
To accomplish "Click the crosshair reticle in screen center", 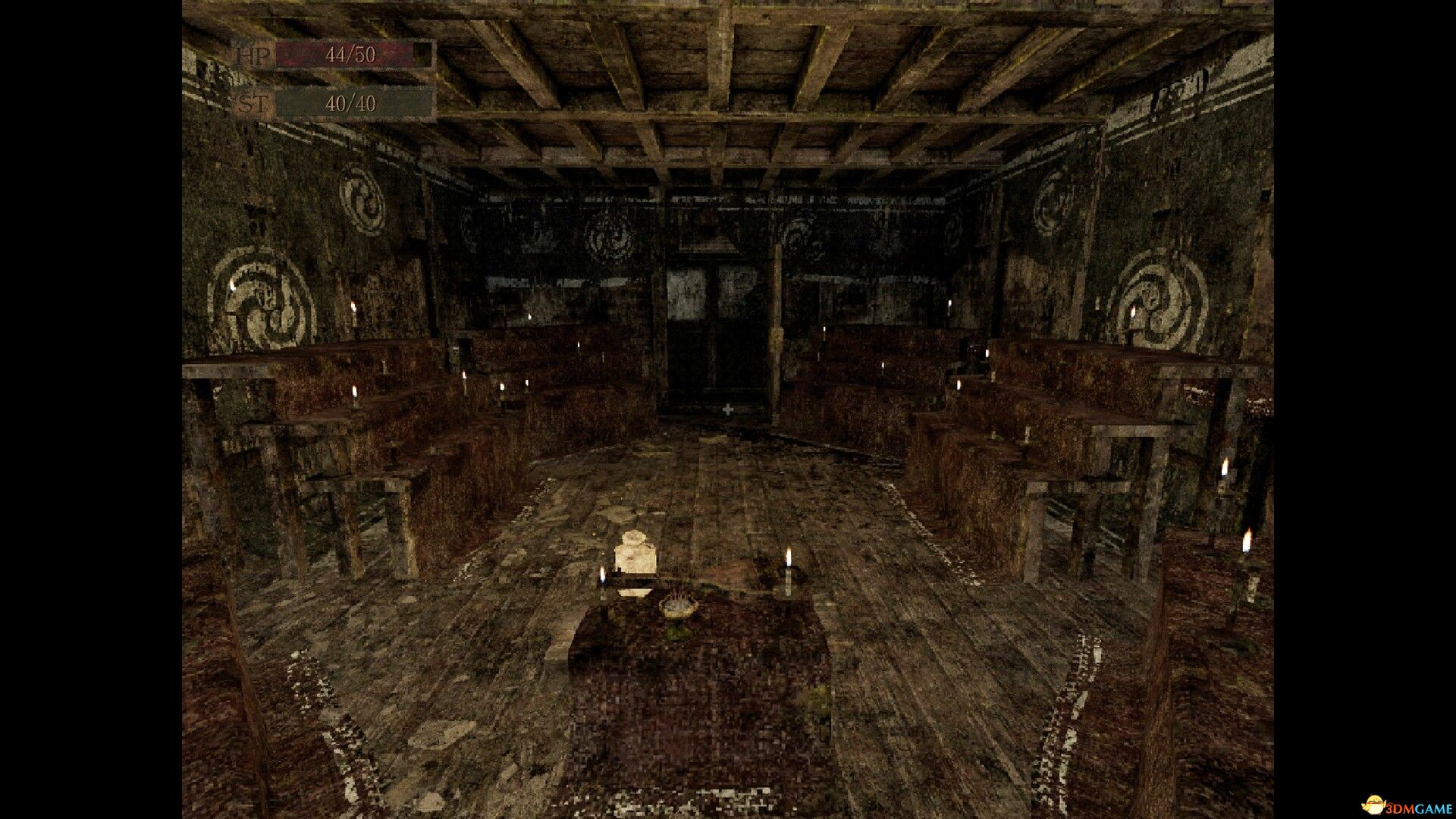I will [727, 410].
